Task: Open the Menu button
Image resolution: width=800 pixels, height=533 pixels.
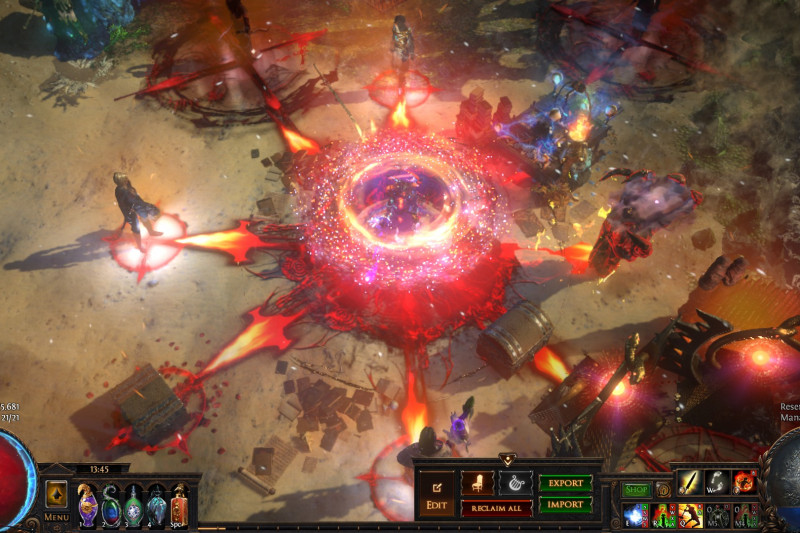Action: [x=56, y=517]
